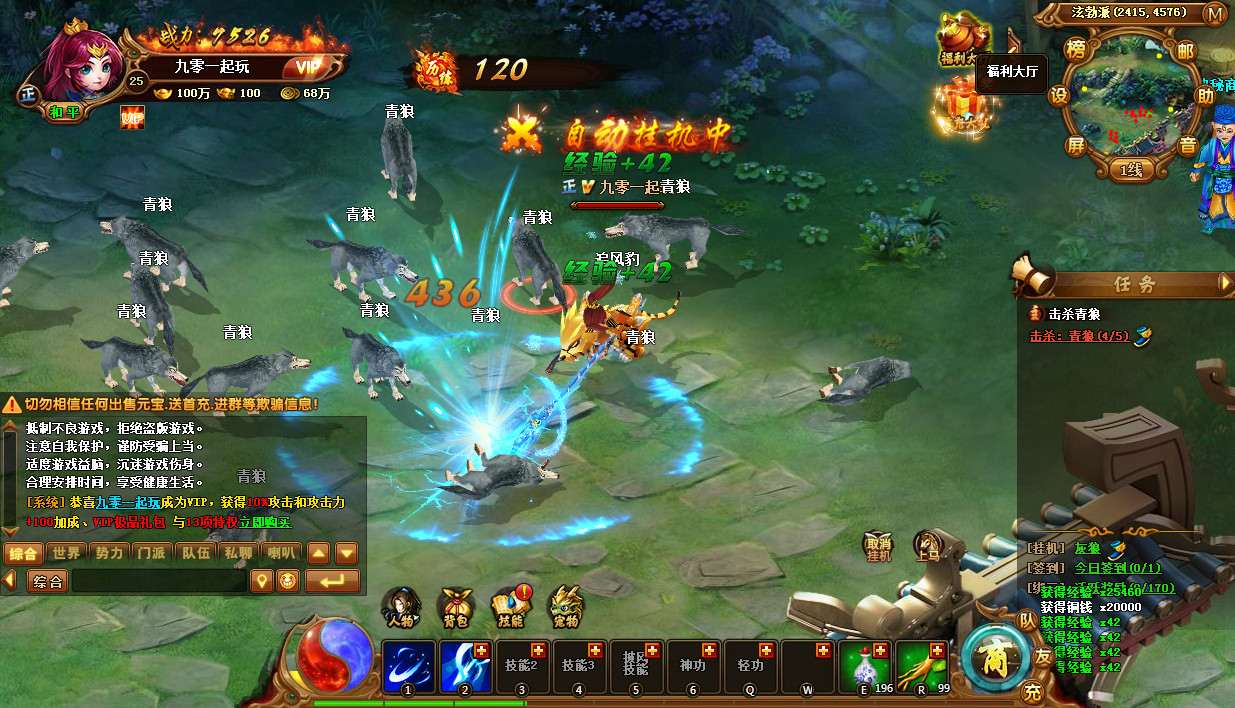
Task: Open the 人物 character panel
Action: (401, 605)
